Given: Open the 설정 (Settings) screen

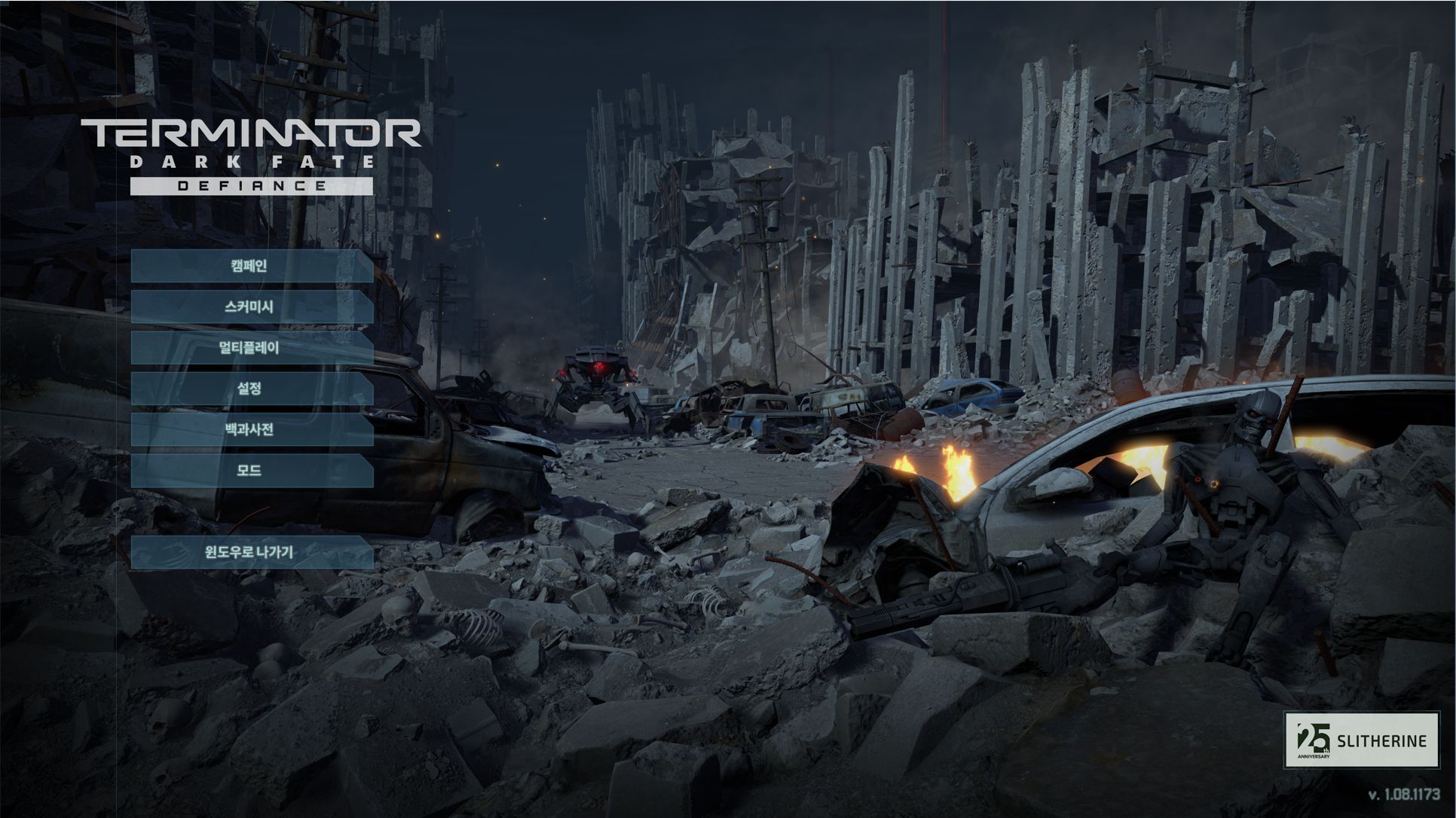Looking at the screenshot, I should point(251,389).
